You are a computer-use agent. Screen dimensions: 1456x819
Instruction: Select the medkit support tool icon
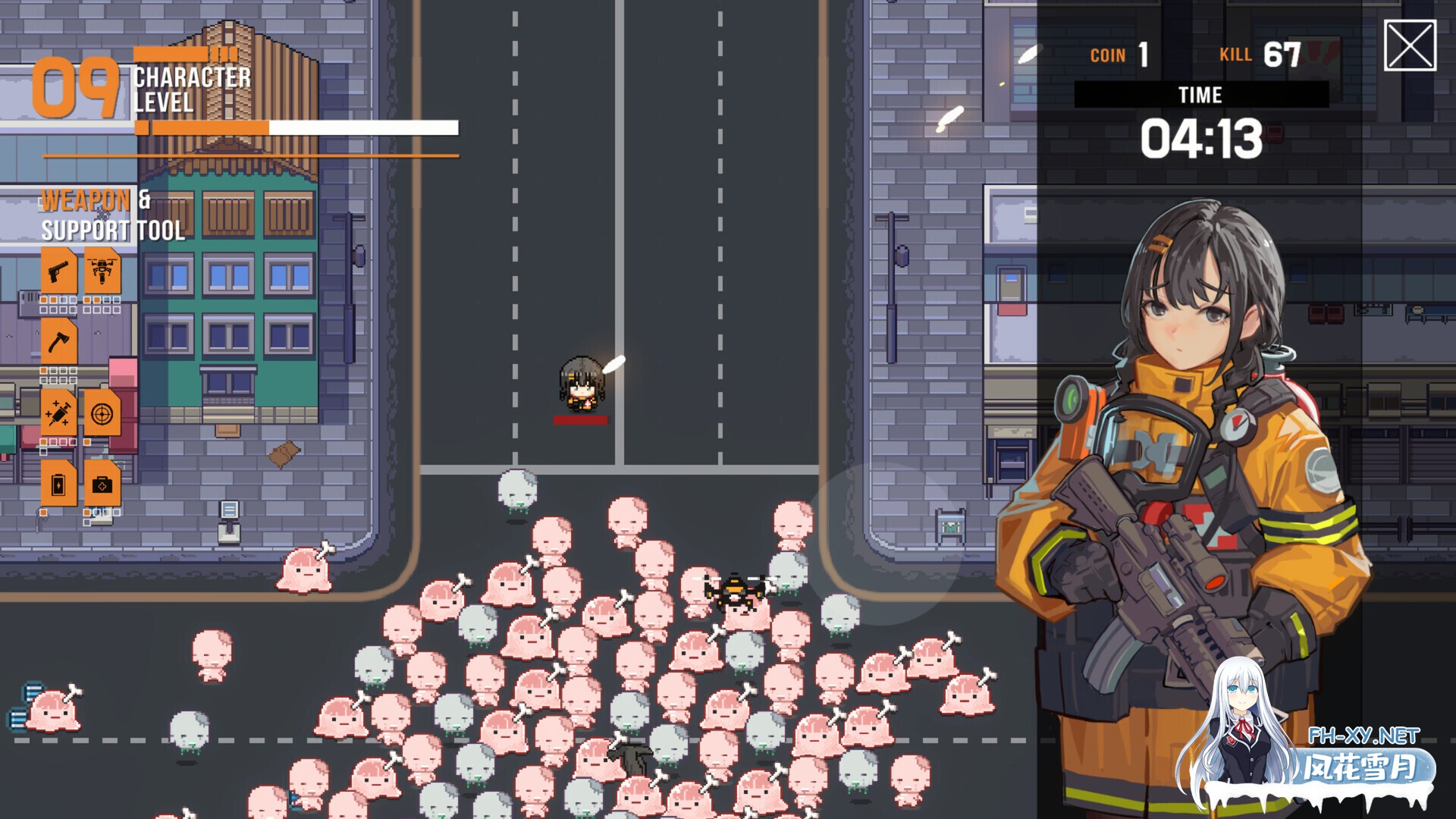[x=102, y=484]
